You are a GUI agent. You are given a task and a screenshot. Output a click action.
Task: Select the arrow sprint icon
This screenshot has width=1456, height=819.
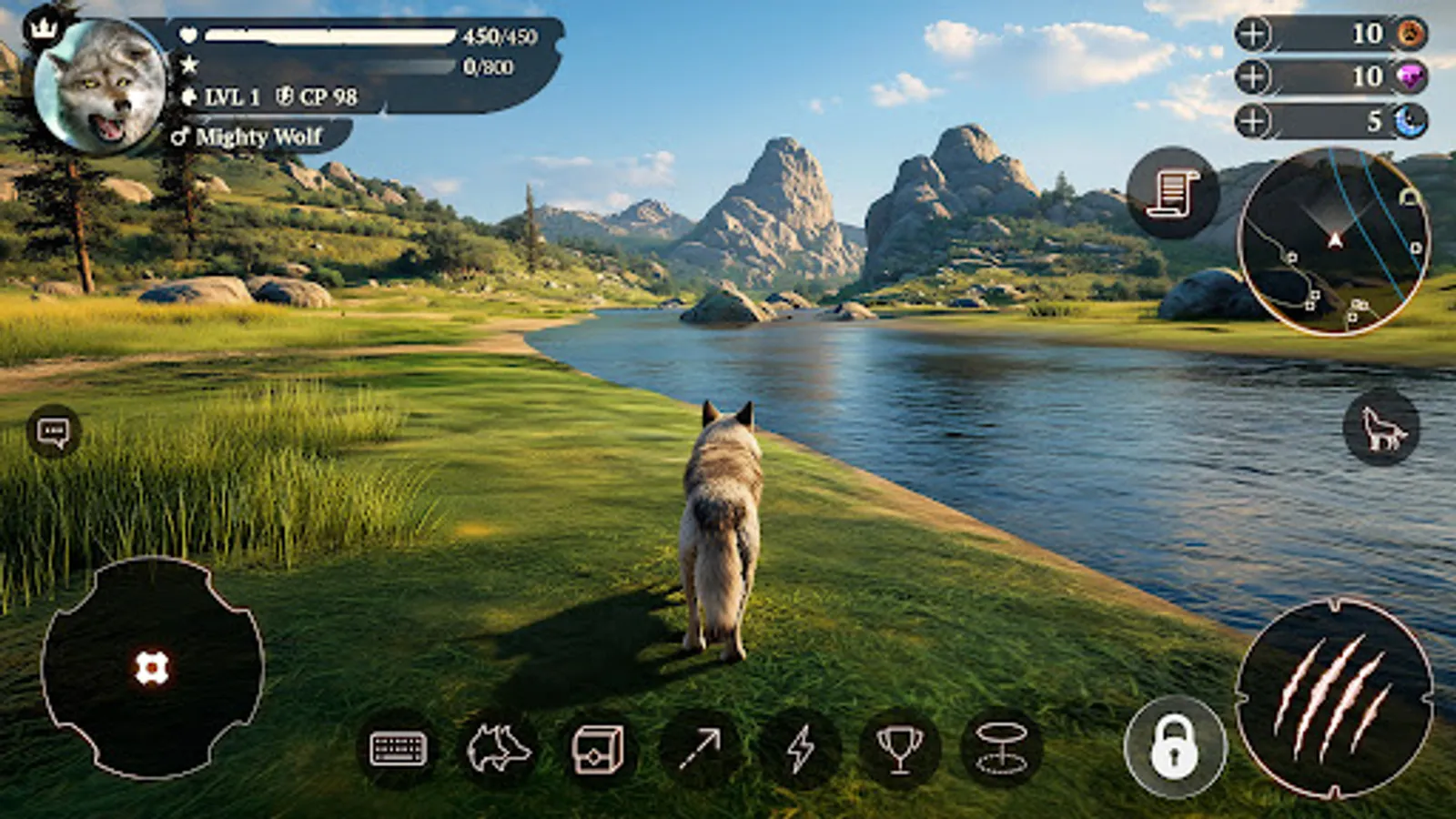(700, 747)
